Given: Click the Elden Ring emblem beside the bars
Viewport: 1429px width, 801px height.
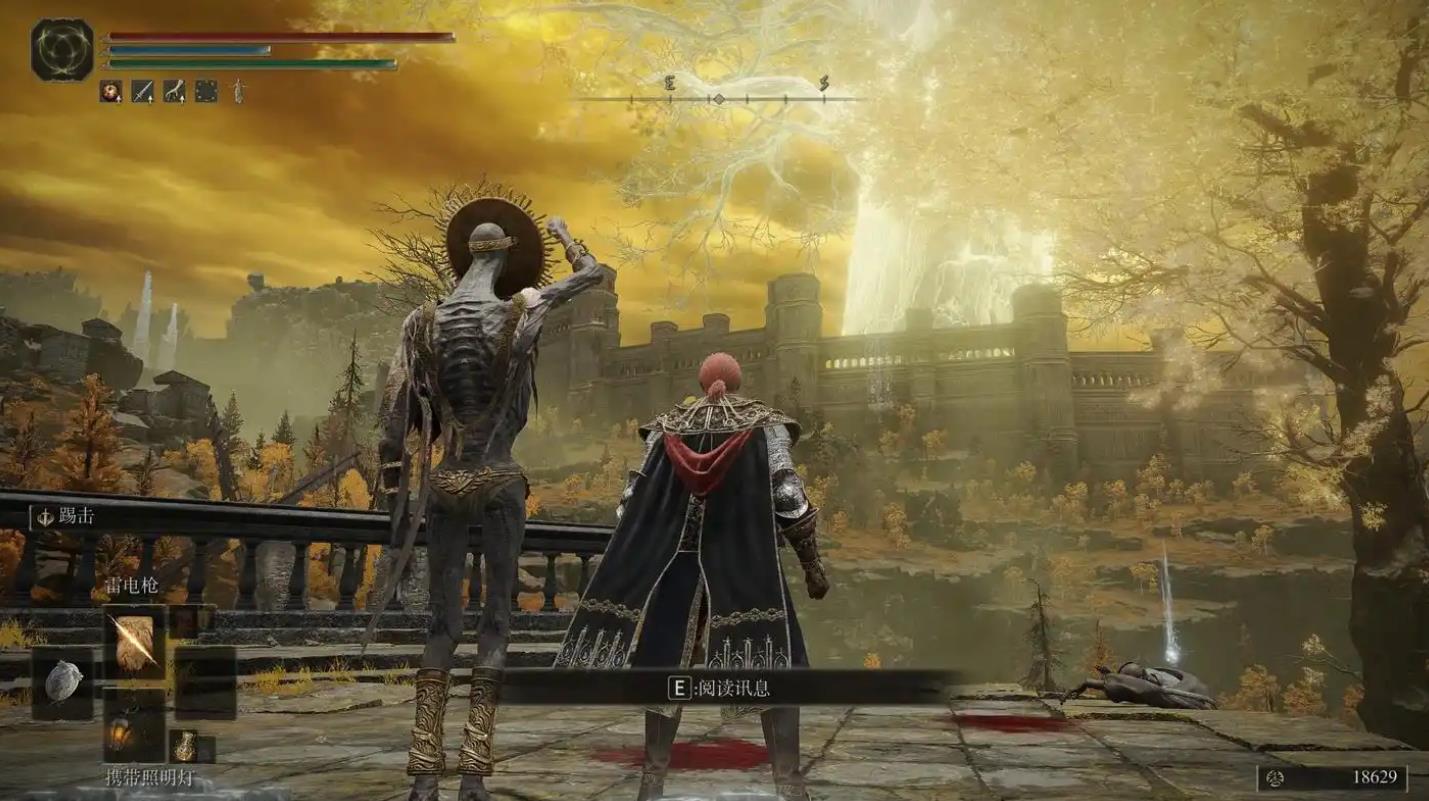Looking at the screenshot, I should 62,50.
